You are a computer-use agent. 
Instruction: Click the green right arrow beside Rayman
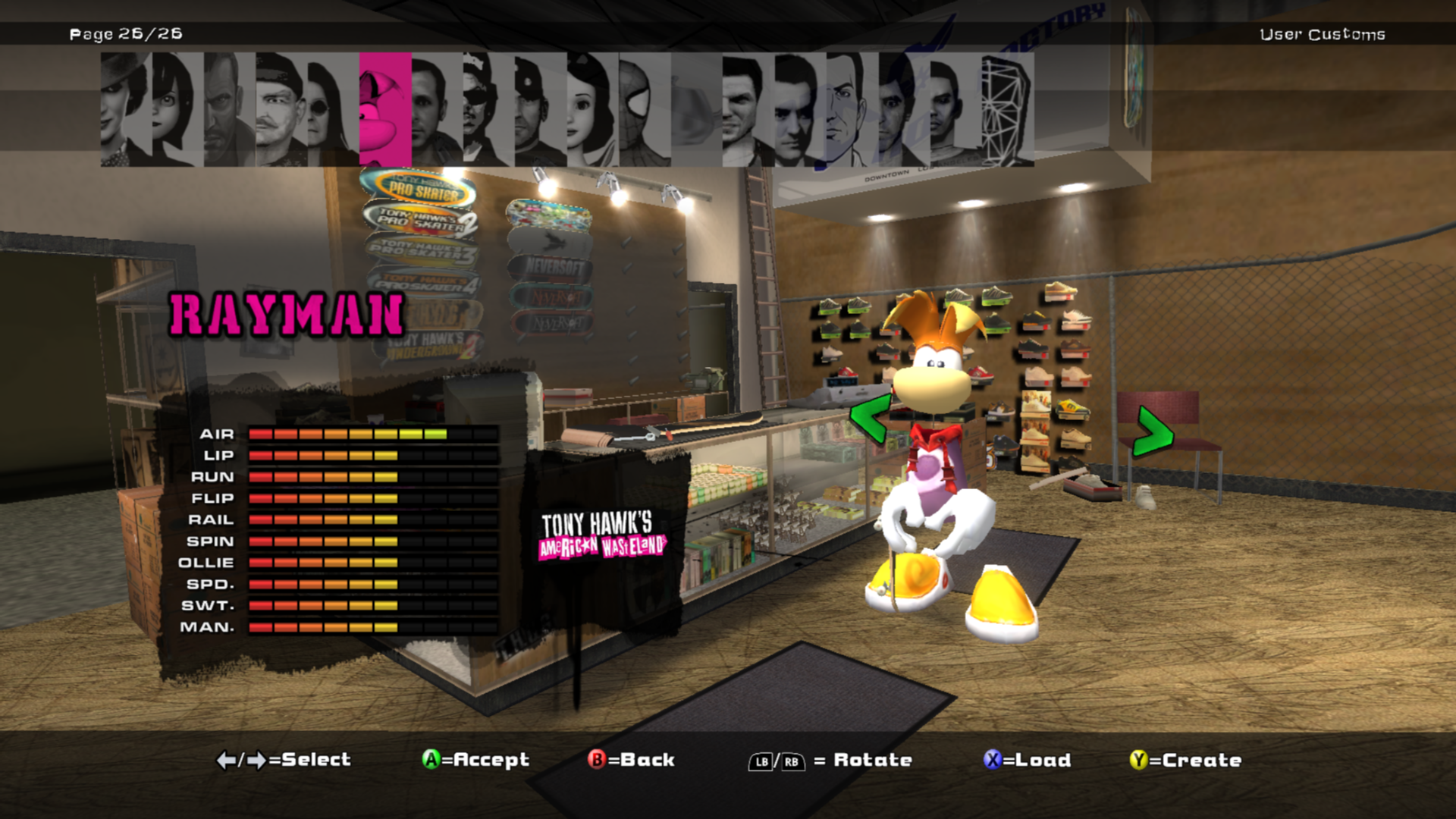(1152, 432)
